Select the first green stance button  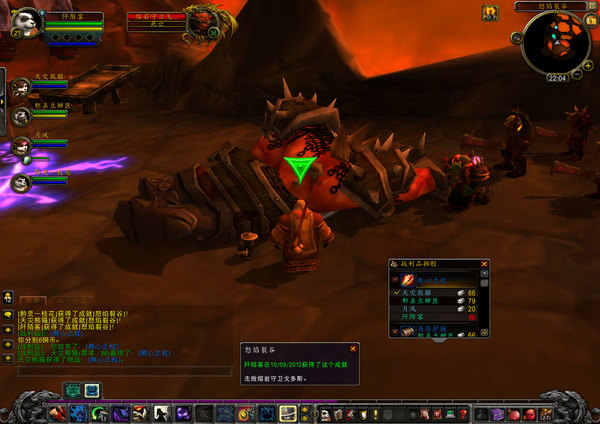73,391
